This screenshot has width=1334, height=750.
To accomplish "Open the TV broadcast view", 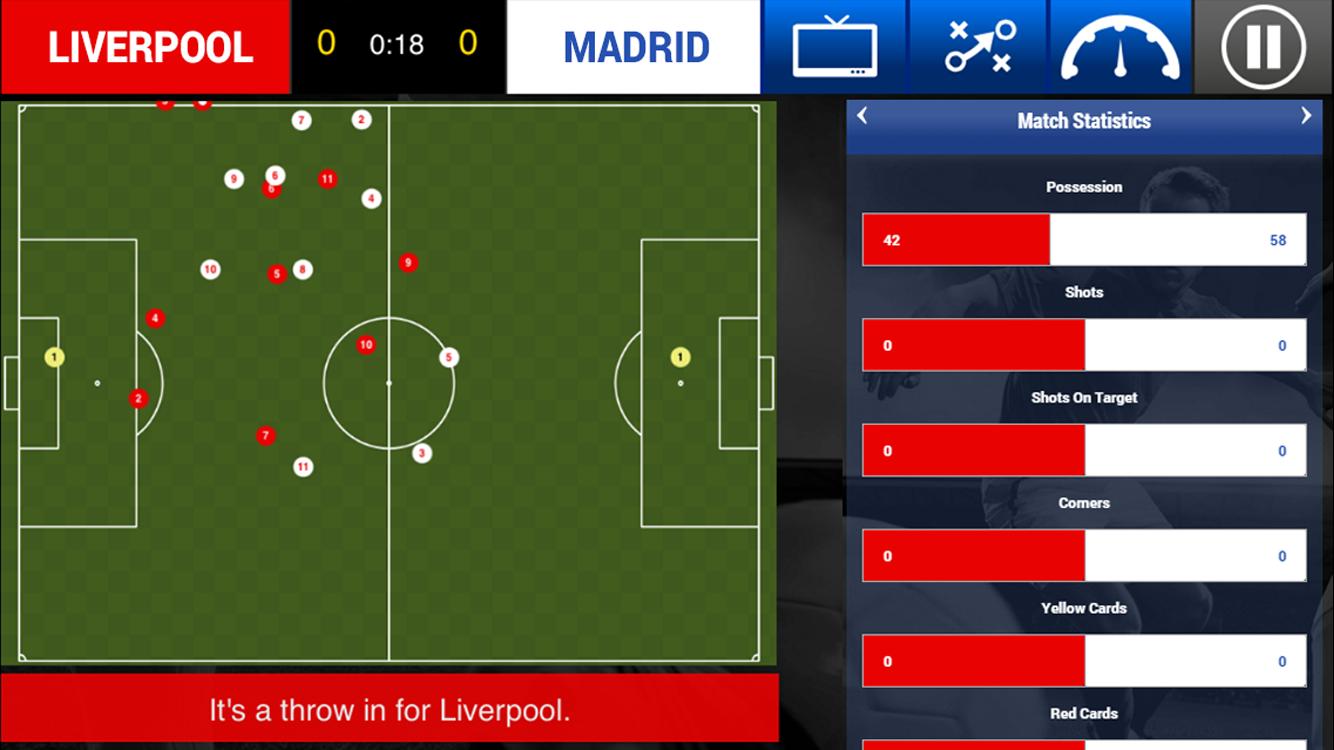I will tap(834, 47).
